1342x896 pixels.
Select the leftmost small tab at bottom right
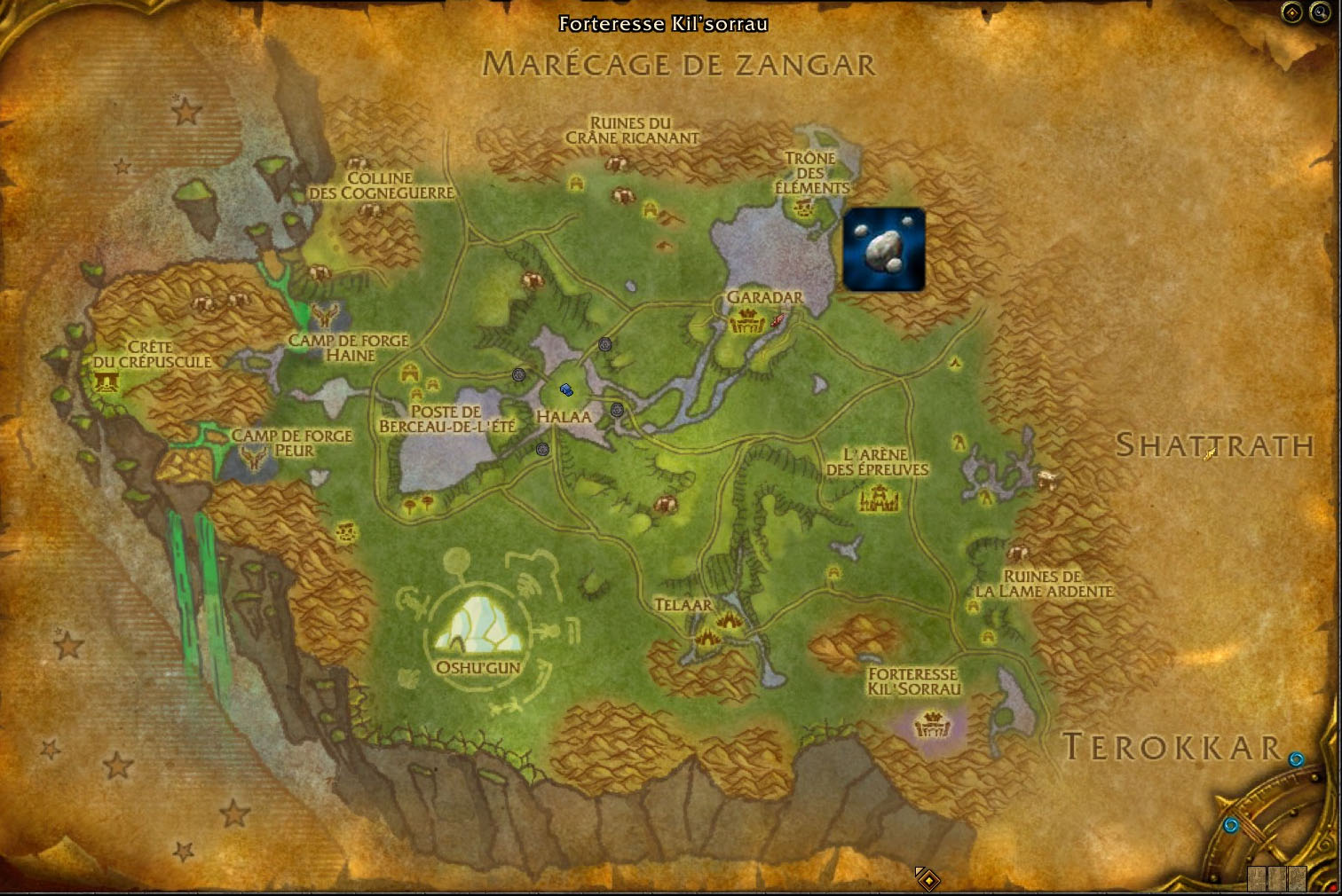tap(1257, 878)
